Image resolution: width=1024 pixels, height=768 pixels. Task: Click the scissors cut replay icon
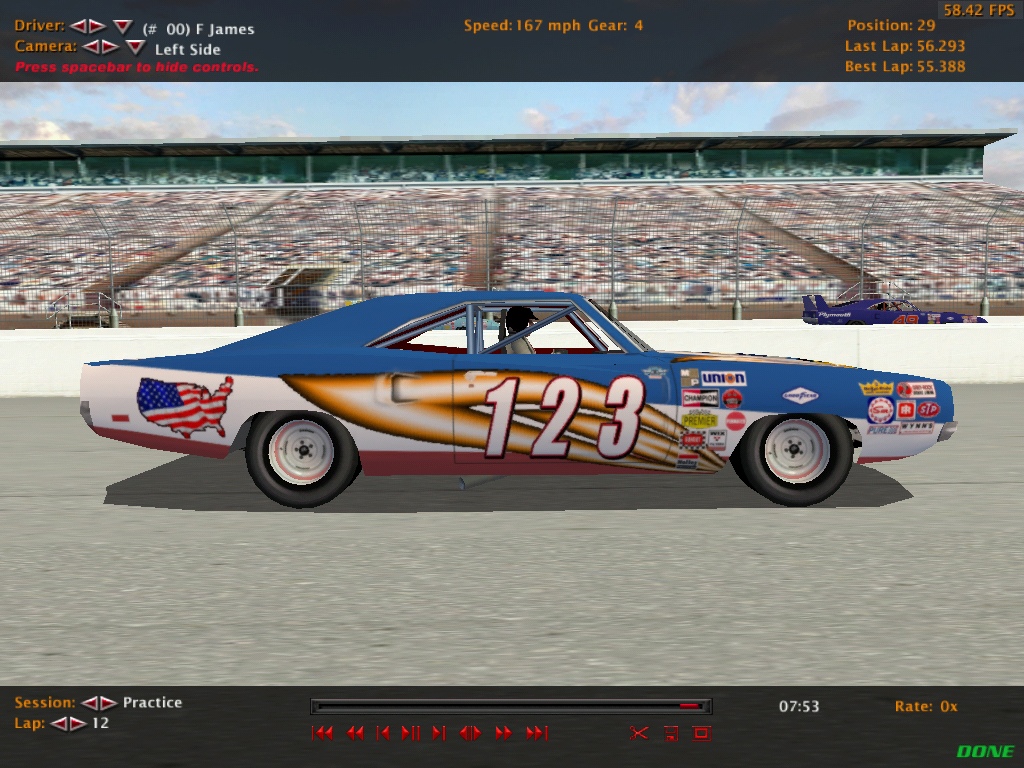[639, 733]
